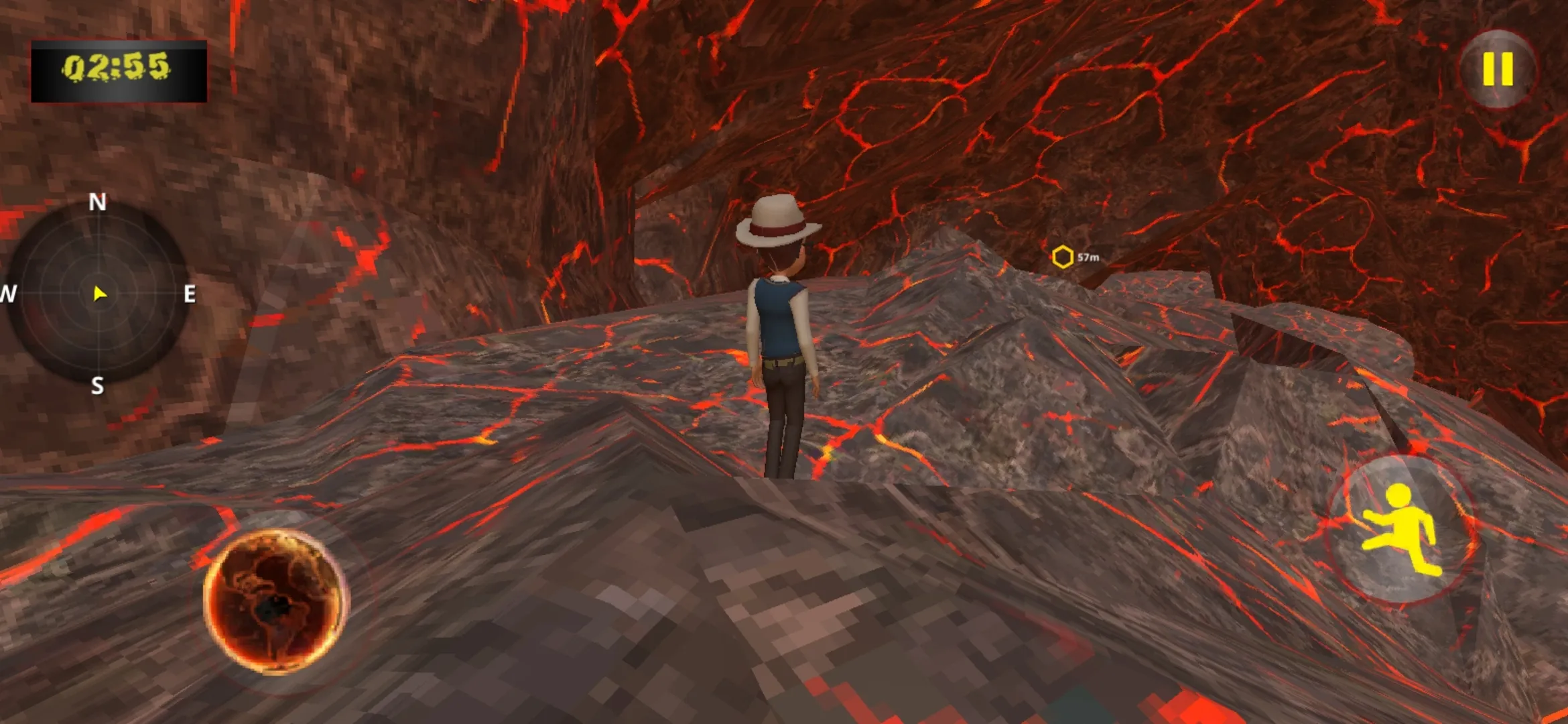Select the yellow hexagon 57m objective marker
The image size is (1568, 724).
click(1063, 257)
